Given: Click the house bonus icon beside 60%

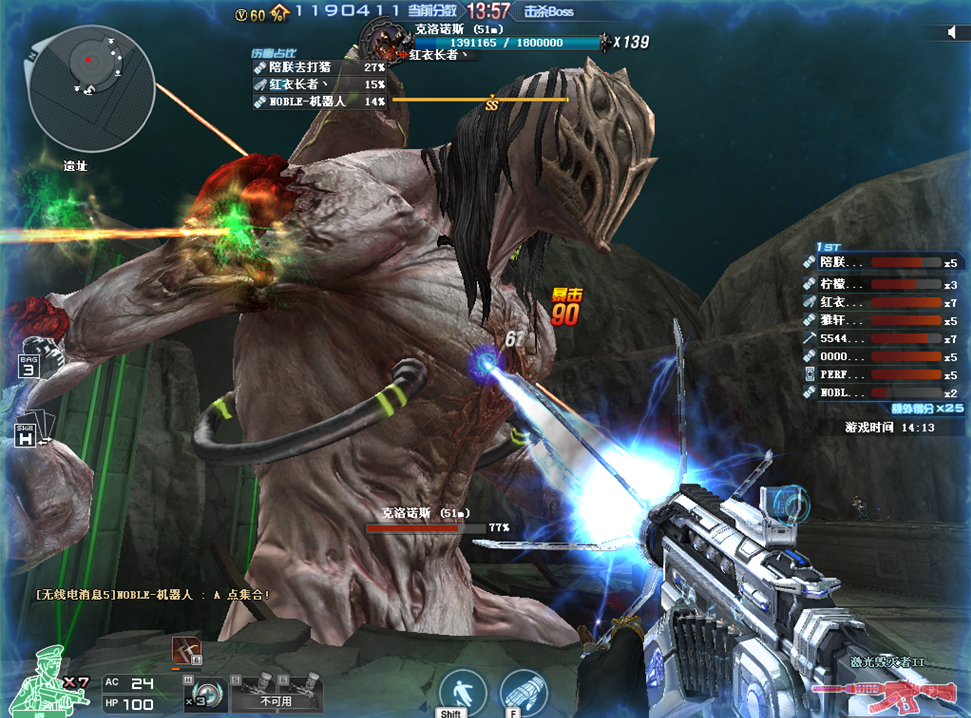Looking at the screenshot, I should tap(280, 14).
